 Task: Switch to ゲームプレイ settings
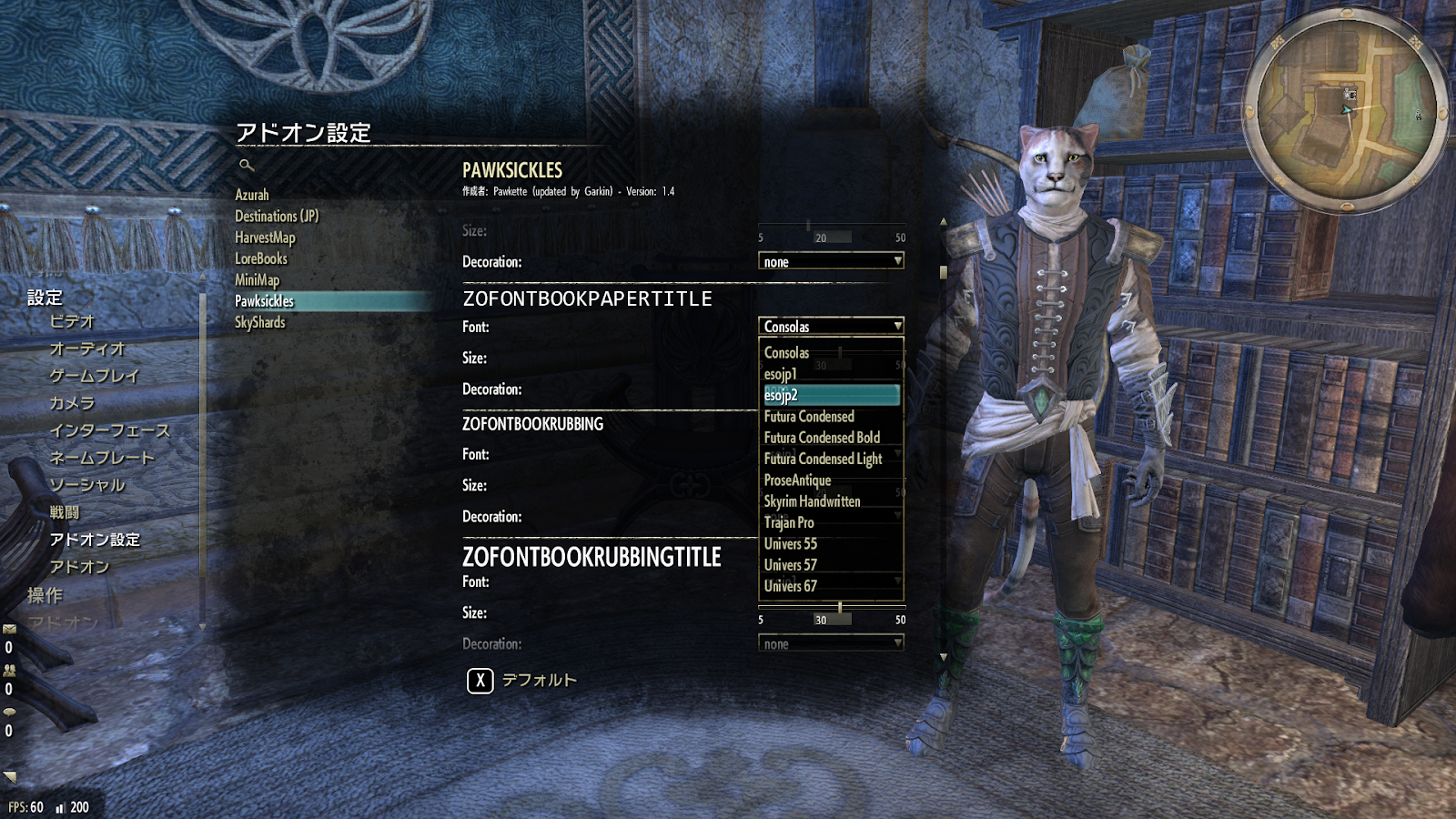95,376
